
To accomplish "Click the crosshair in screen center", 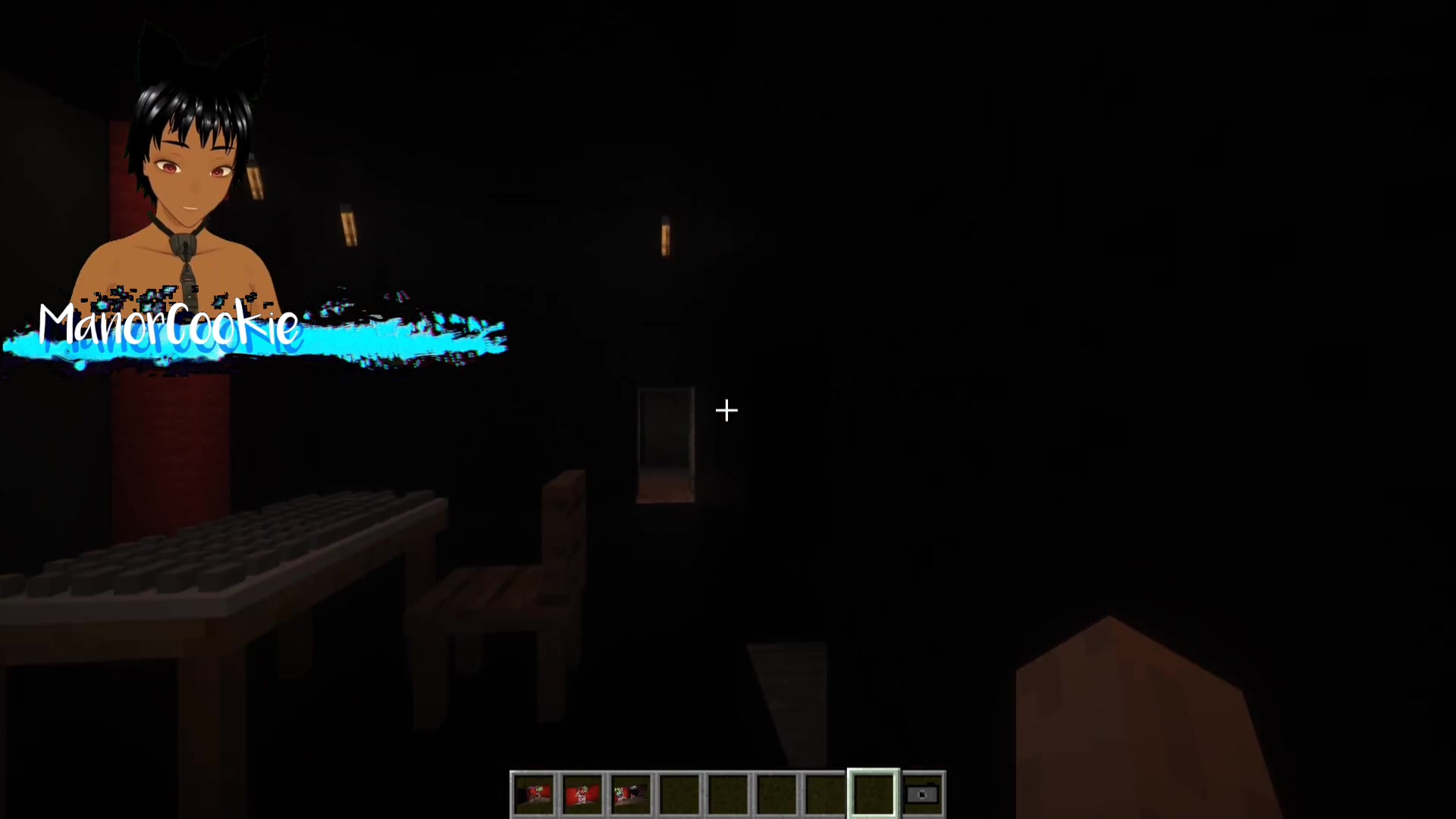I will click(726, 410).
